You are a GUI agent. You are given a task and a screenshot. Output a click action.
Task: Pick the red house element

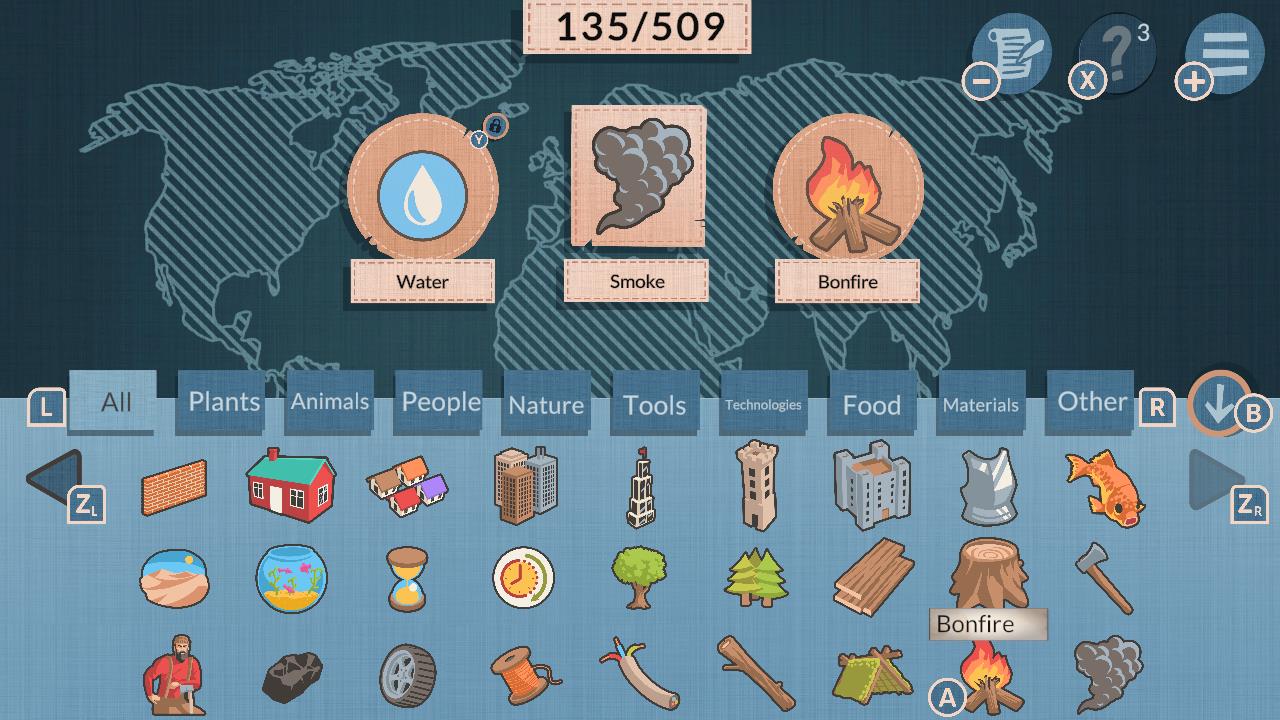click(x=290, y=487)
